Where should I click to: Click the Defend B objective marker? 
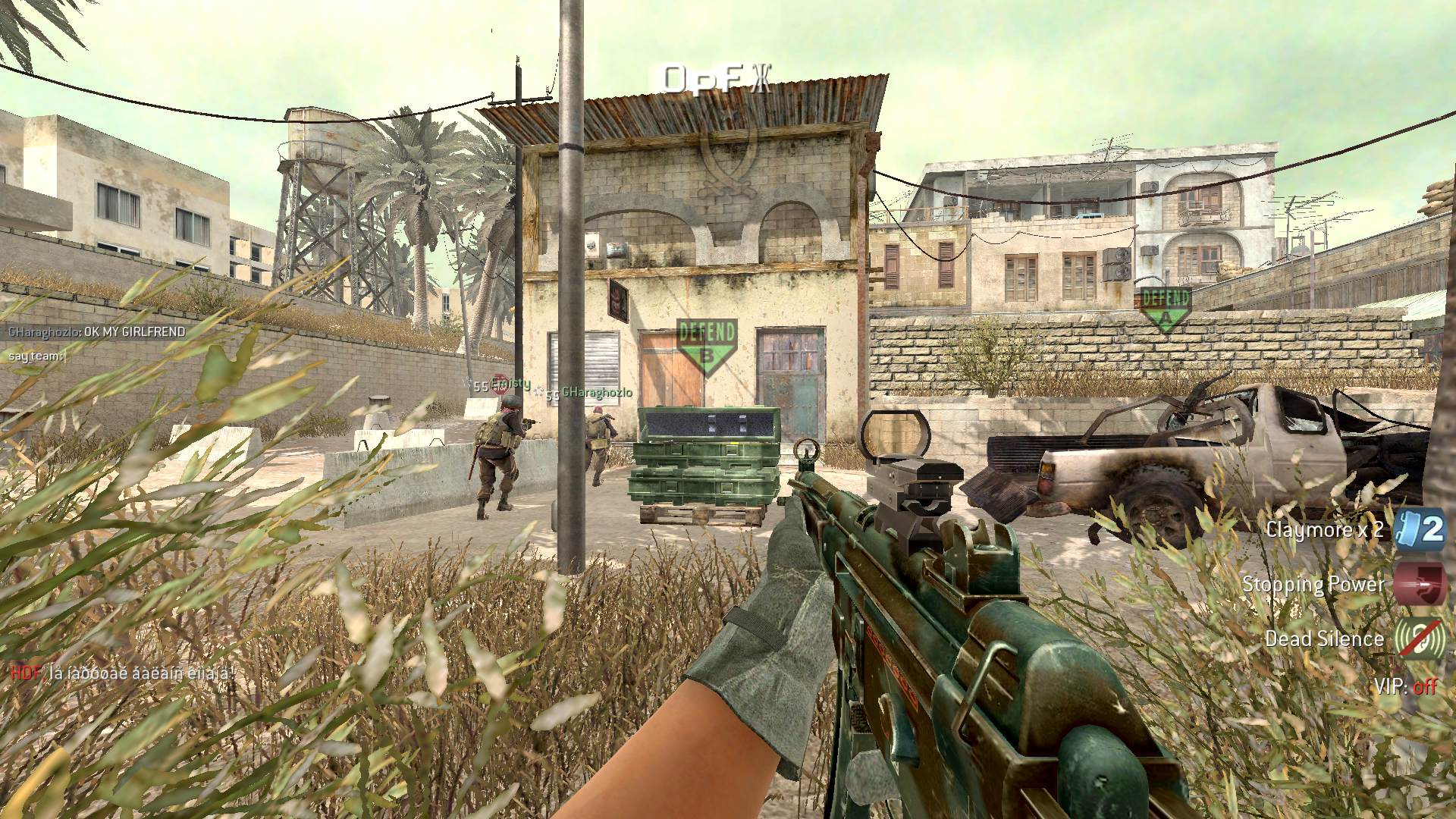pyautogui.click(x=707, y=345)
